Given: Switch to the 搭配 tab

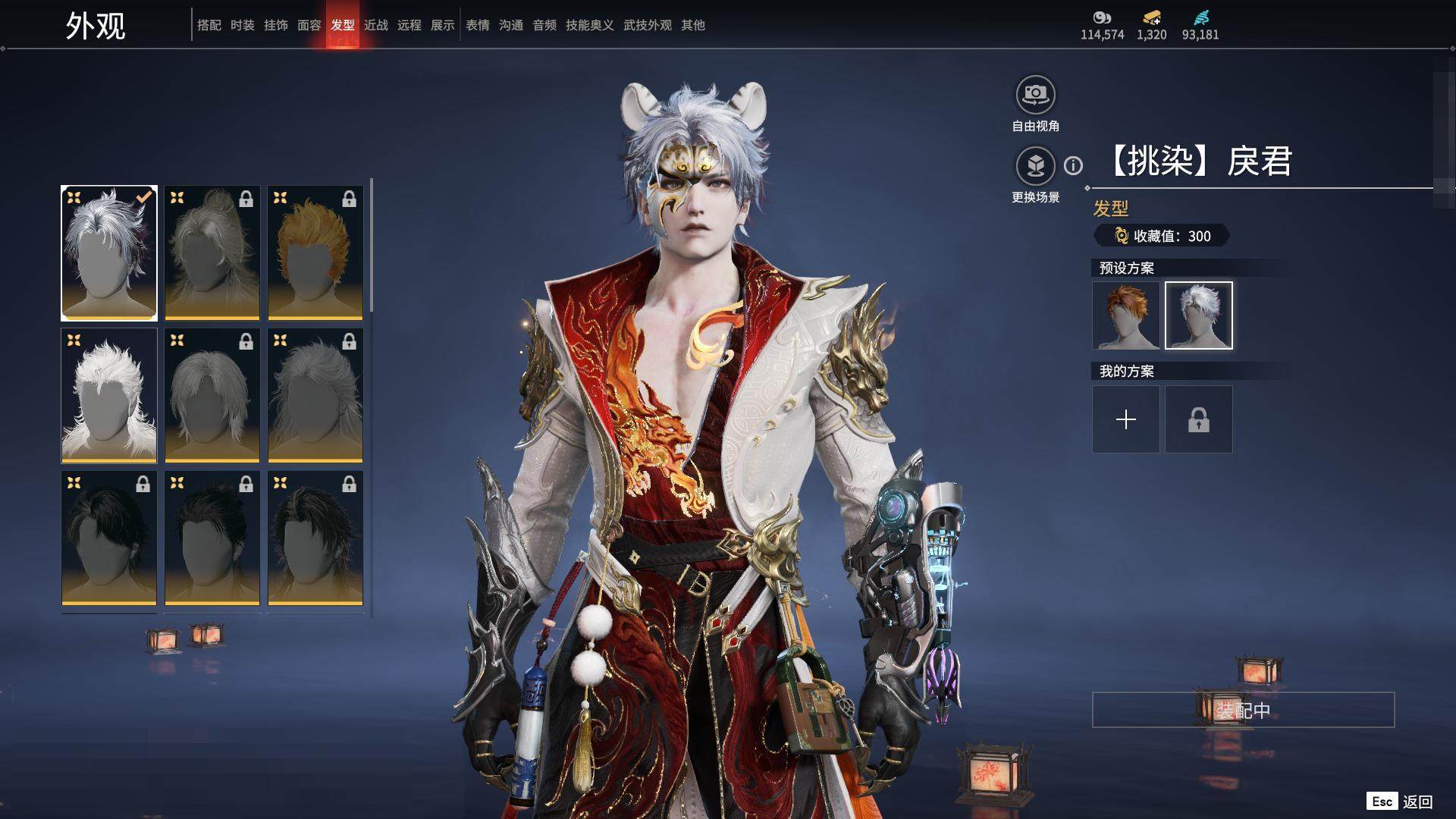Looking at the screenshot, I should (209, 25).
